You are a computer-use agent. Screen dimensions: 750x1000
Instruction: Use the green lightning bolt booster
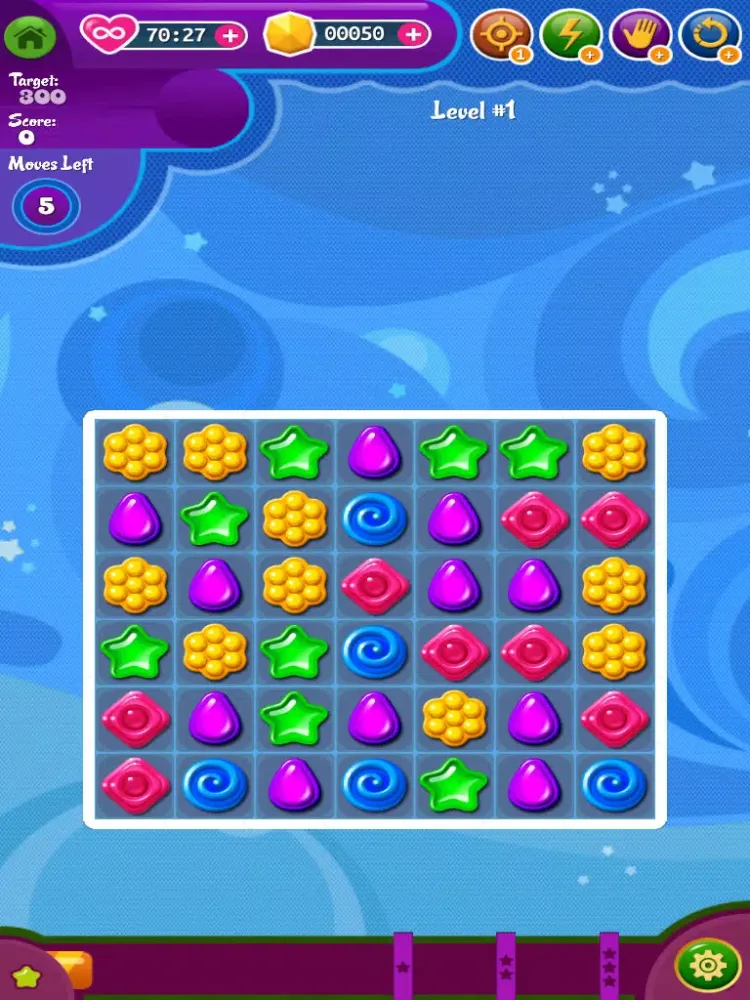[570, 35]
